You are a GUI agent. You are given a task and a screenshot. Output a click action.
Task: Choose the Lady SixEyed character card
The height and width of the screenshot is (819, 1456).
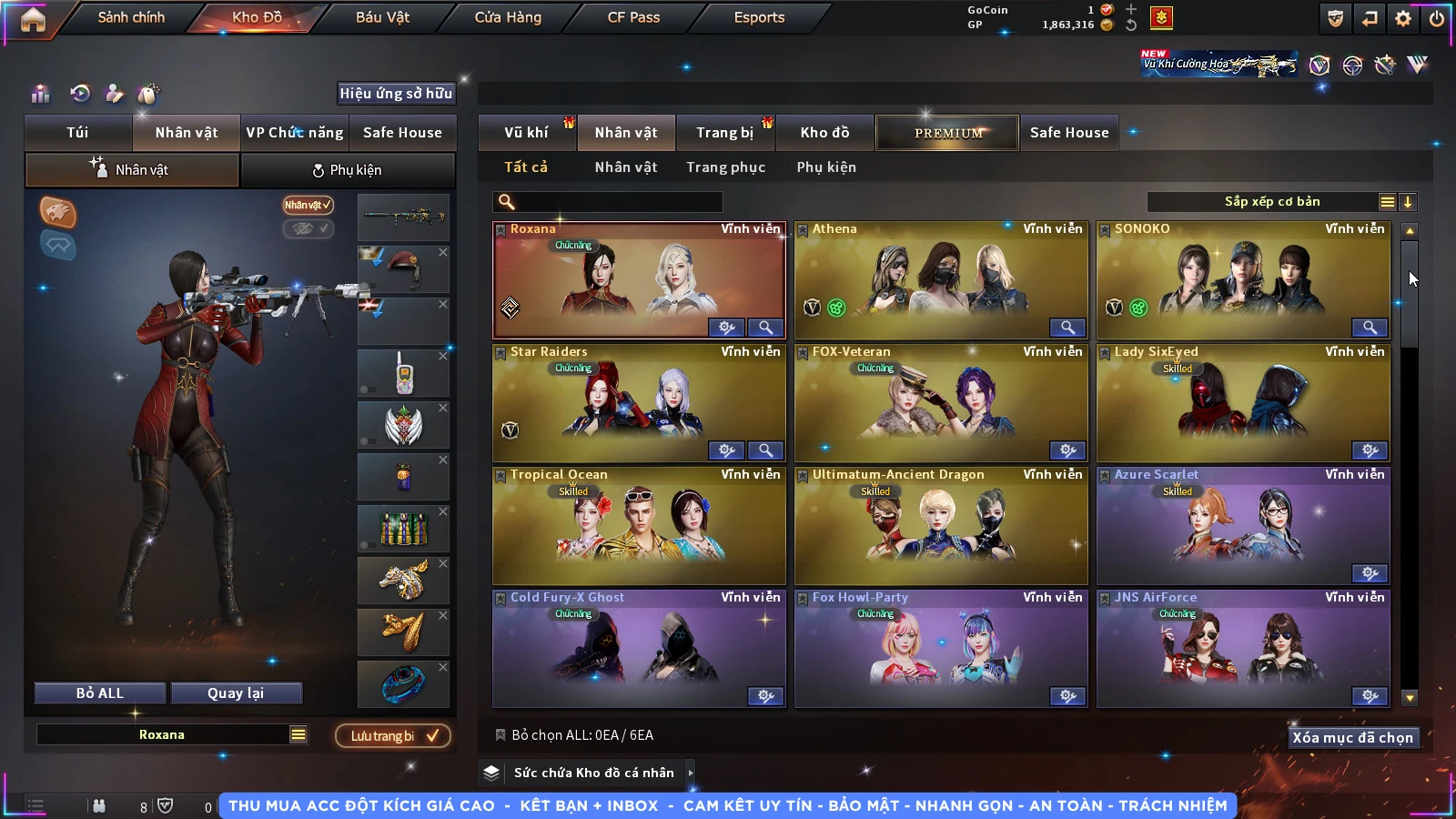(1243, 403)
